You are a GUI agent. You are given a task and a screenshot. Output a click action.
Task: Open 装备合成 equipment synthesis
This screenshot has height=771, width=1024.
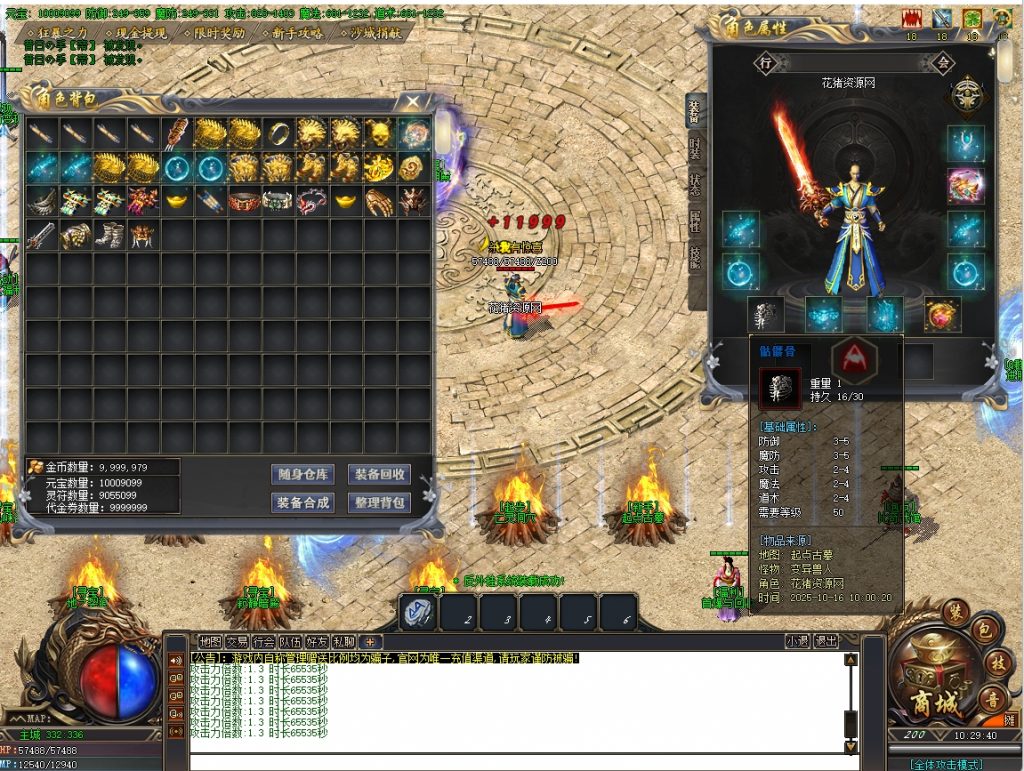pos(302,503)
